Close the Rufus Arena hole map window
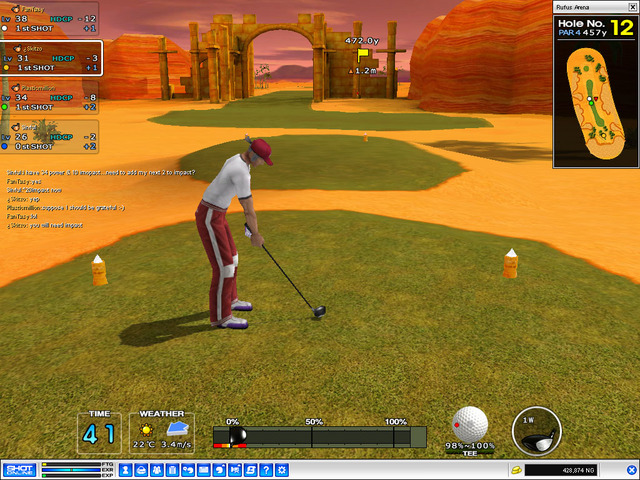Viewport: 640px width, 480px height. pyautogui.click(x=631, y=7)
